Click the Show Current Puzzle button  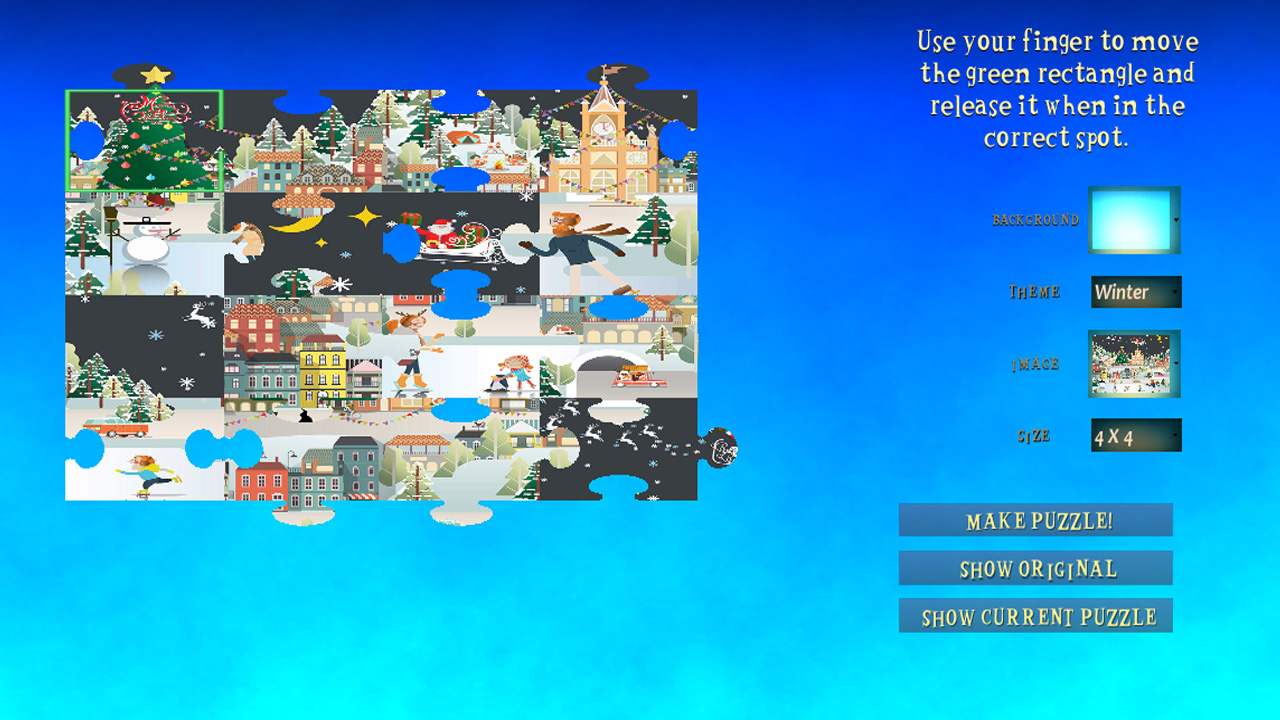1036,615
